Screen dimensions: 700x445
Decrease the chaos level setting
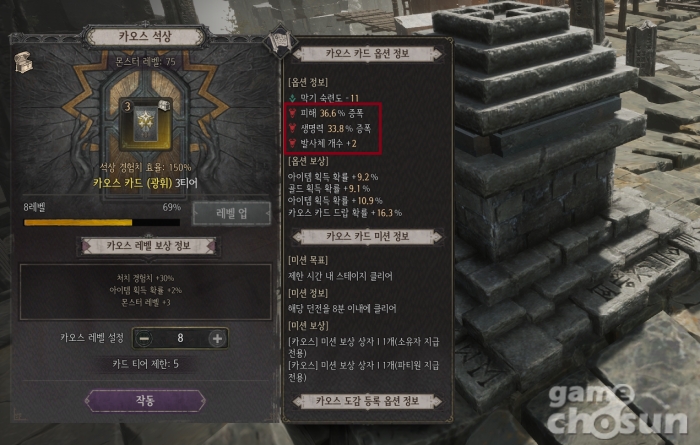144,338
